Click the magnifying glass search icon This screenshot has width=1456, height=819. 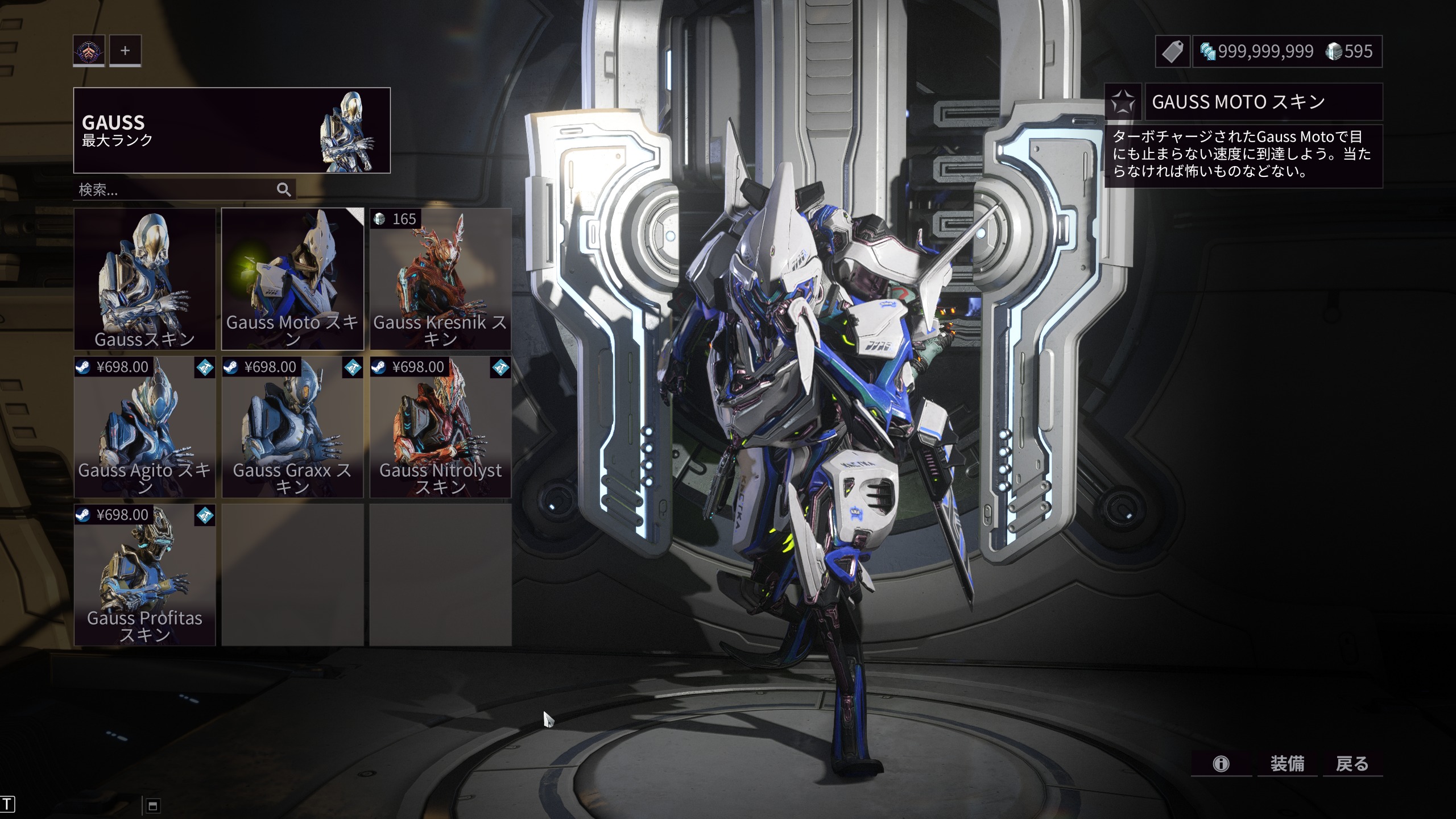(x=284, y=189)
